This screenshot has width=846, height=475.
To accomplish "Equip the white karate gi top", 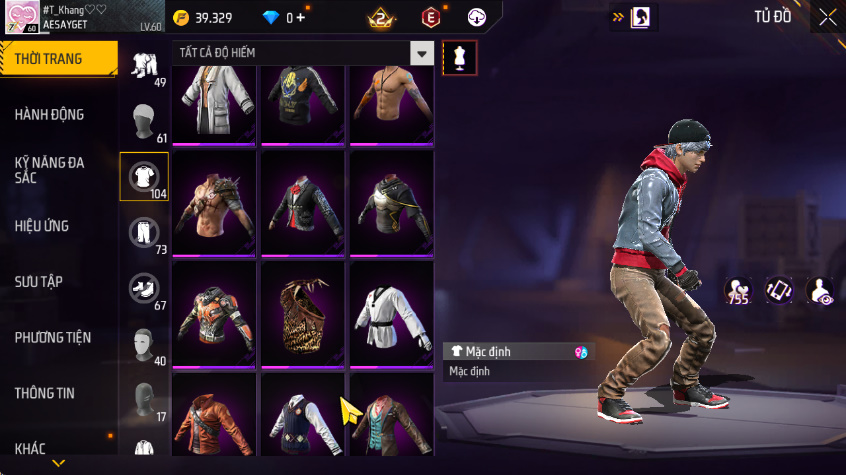I will click(391, 313).
